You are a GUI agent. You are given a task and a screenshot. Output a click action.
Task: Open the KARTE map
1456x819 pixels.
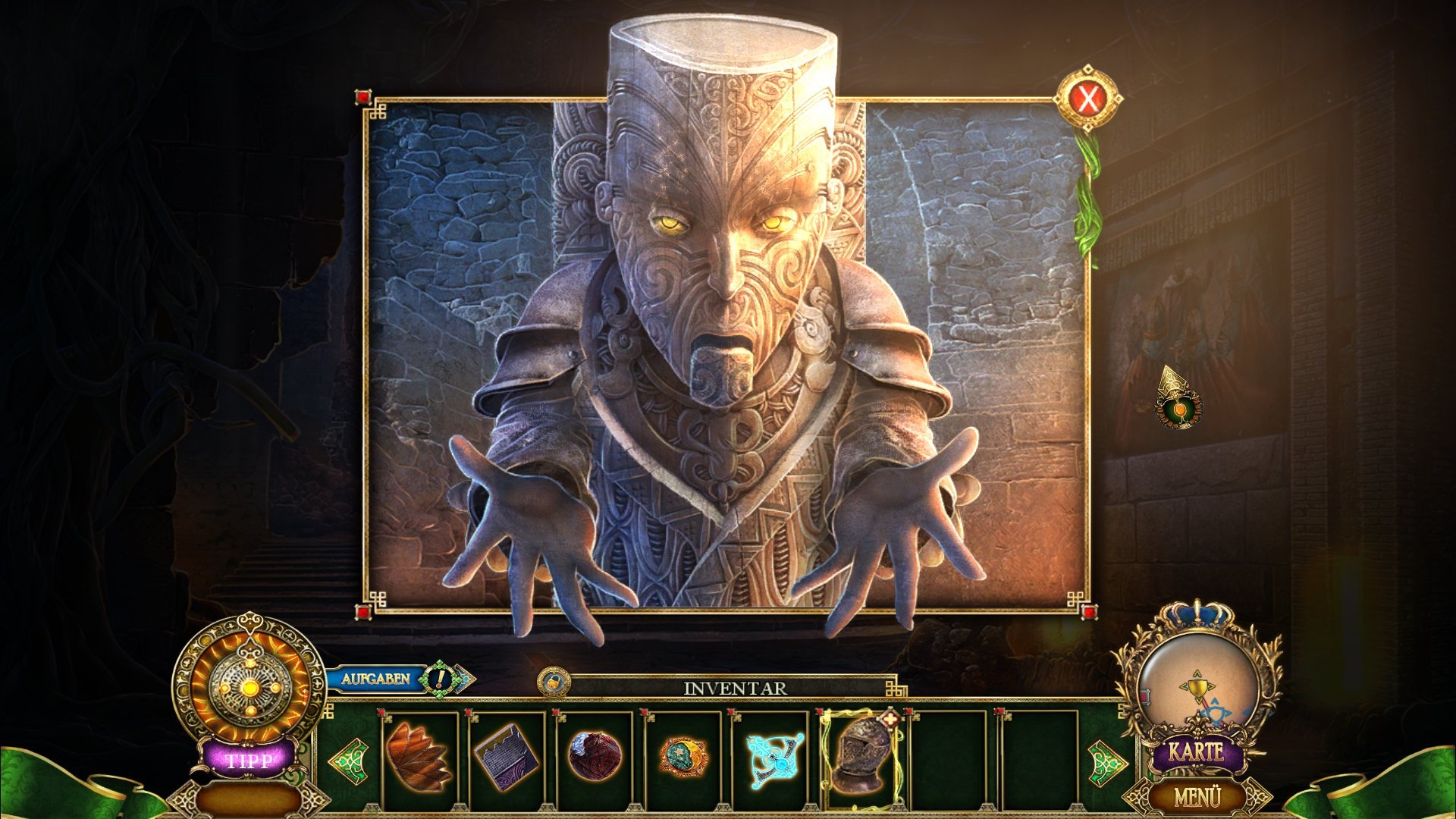tap(1196, 752)
